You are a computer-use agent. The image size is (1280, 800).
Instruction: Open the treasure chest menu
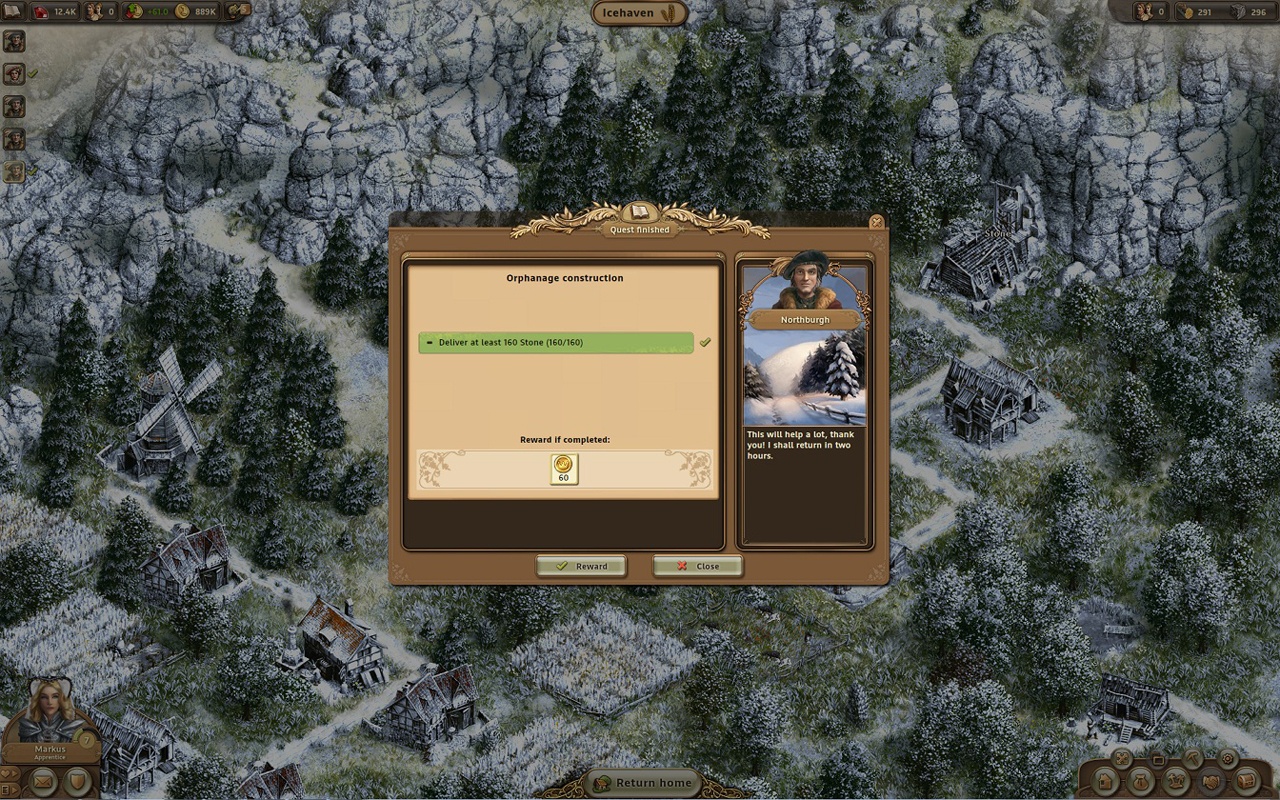pyautogui.click(x=1247, y=781)
